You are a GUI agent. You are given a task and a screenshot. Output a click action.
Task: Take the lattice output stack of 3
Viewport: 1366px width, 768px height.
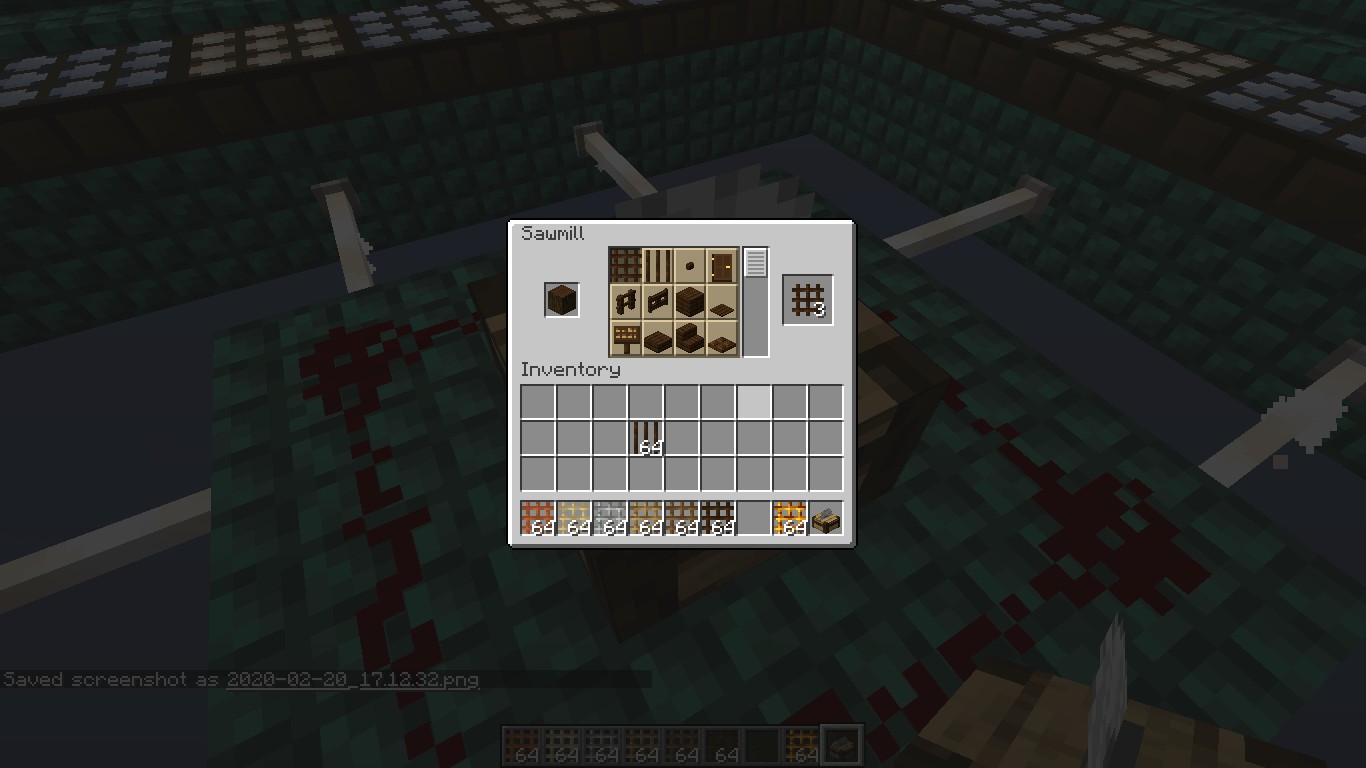[x=808, y=300]
